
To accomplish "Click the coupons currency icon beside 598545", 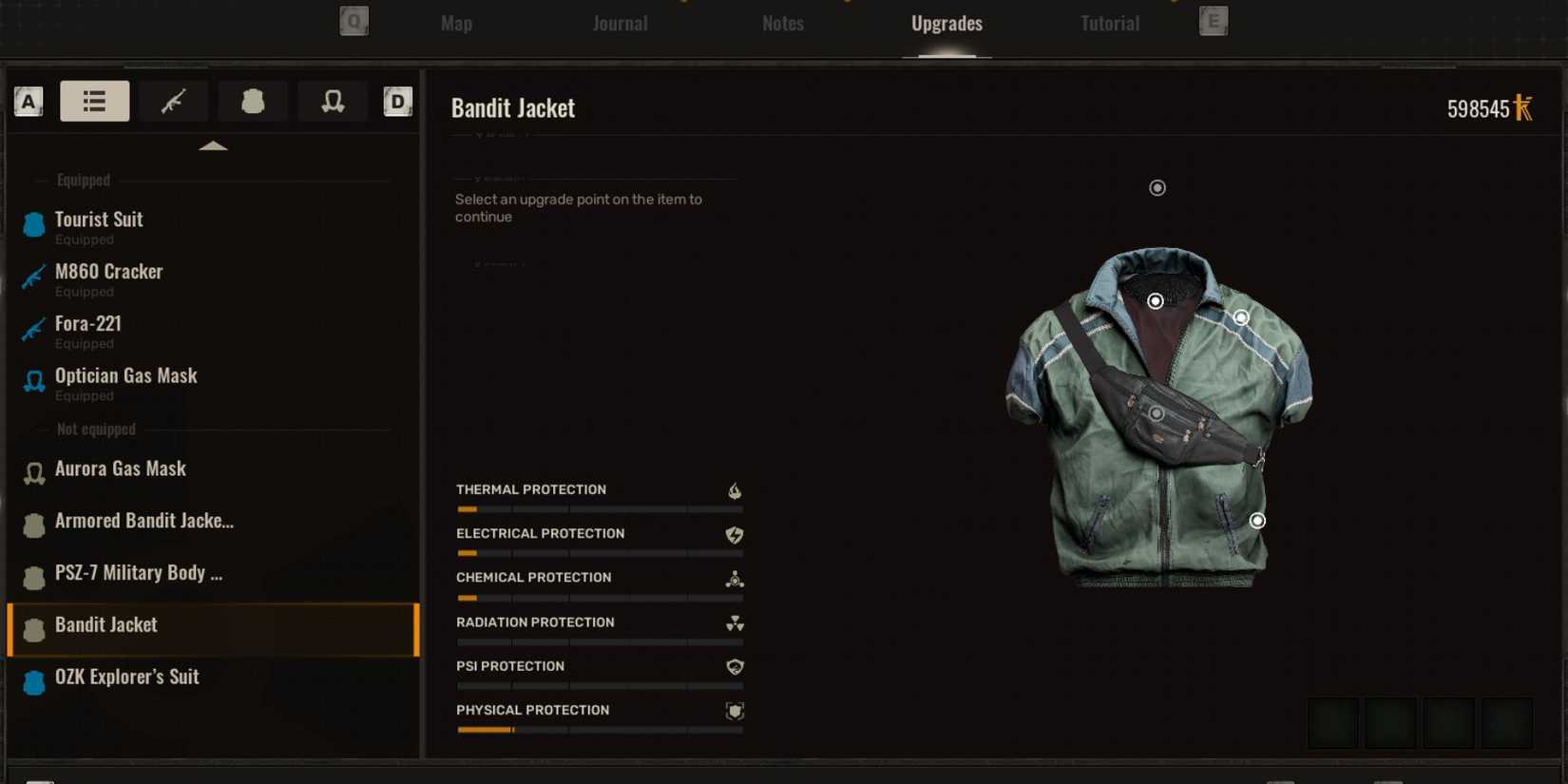I will (x=1524, y=108).
